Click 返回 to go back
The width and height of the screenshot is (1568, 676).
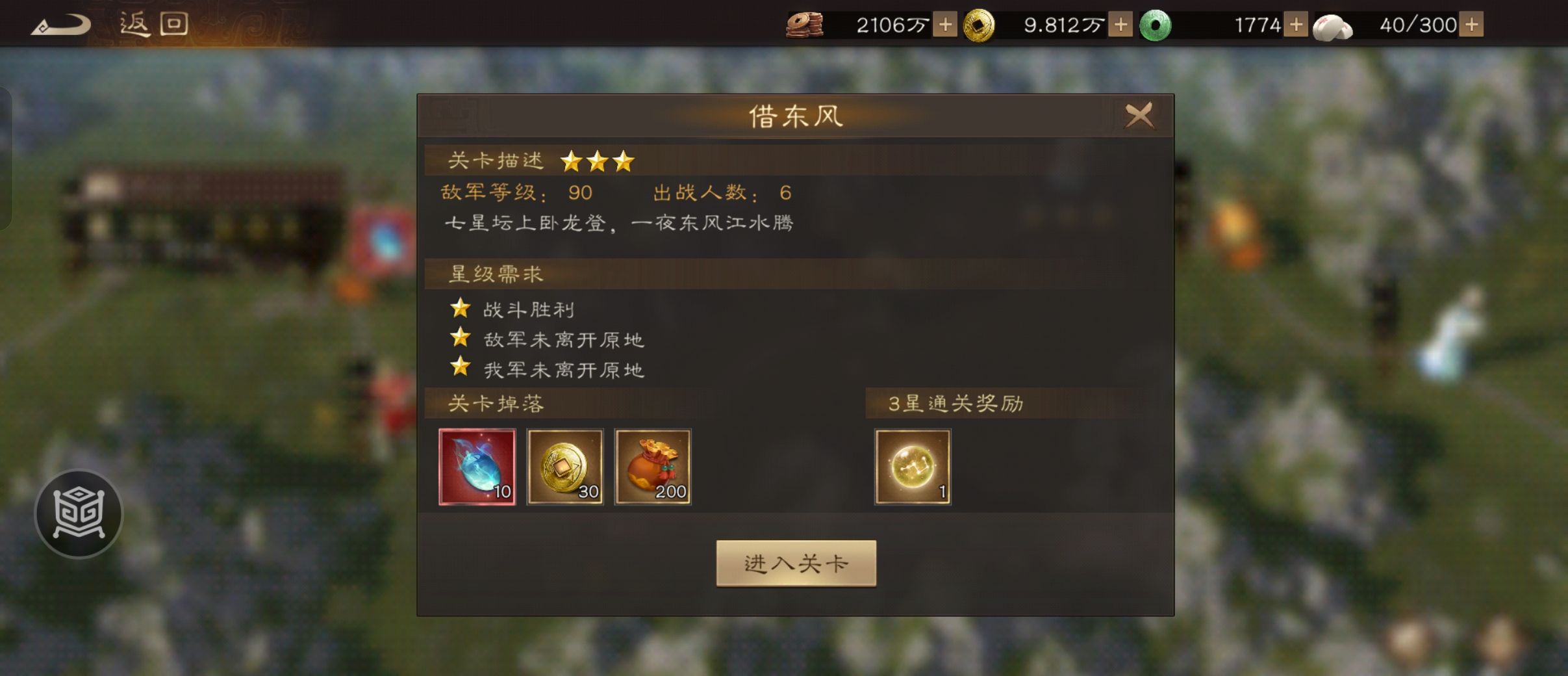pos(154,23)
